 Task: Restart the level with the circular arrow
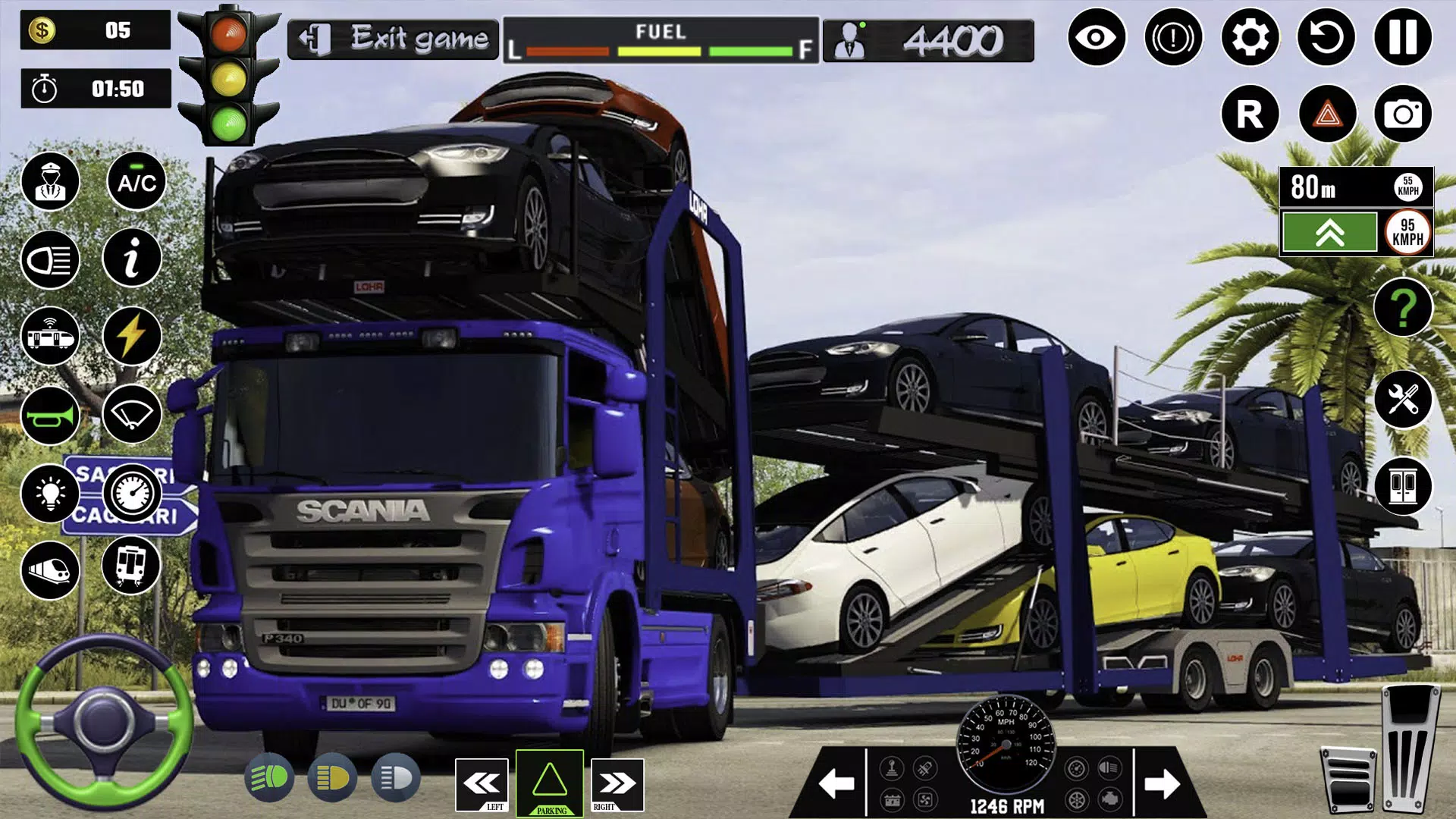pyautogui.click(x=1326, y=37)
